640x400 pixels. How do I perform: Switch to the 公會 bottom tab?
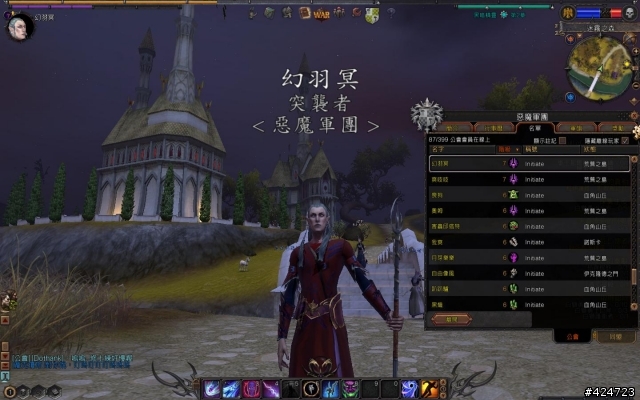pyautogui.click(x=571, y=337)
